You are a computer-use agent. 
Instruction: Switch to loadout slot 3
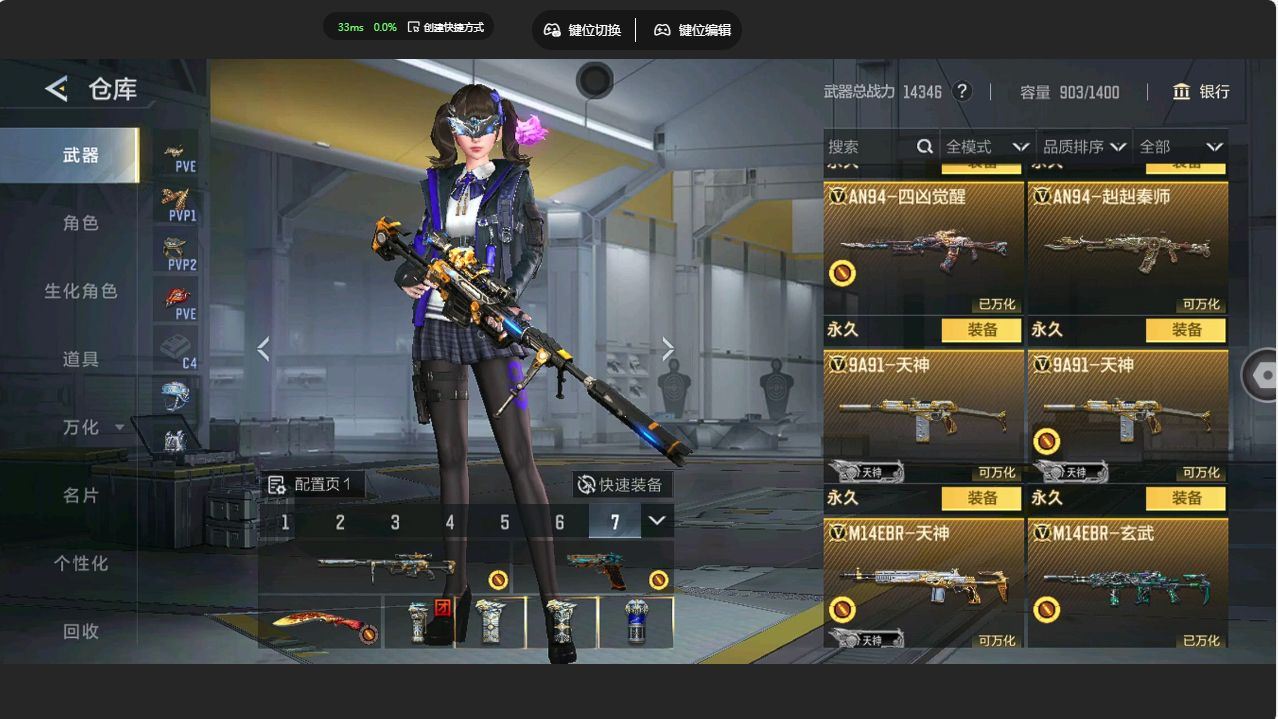coord(395,522)
